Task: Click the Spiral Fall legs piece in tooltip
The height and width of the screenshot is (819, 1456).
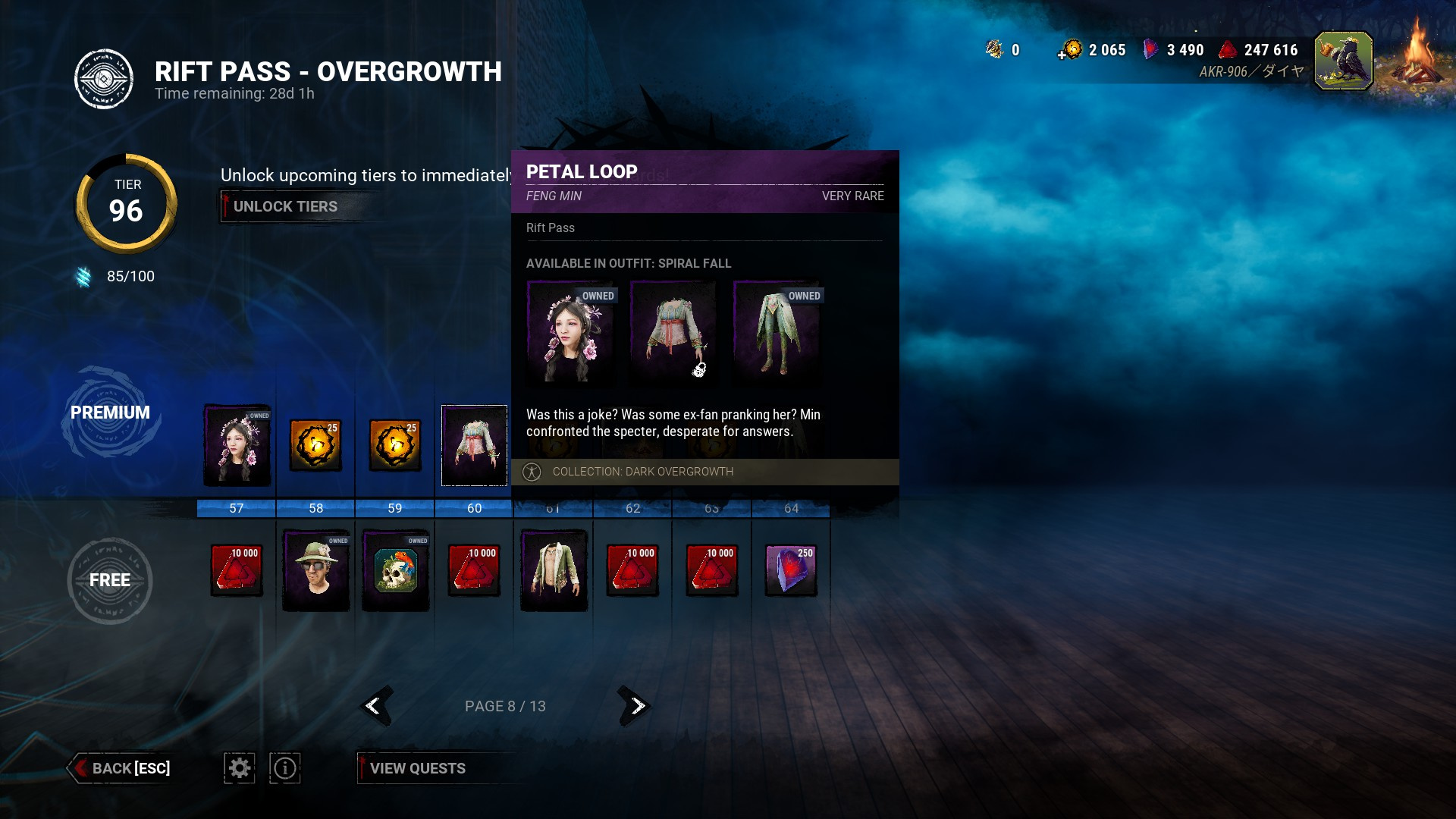Action: 777,331
